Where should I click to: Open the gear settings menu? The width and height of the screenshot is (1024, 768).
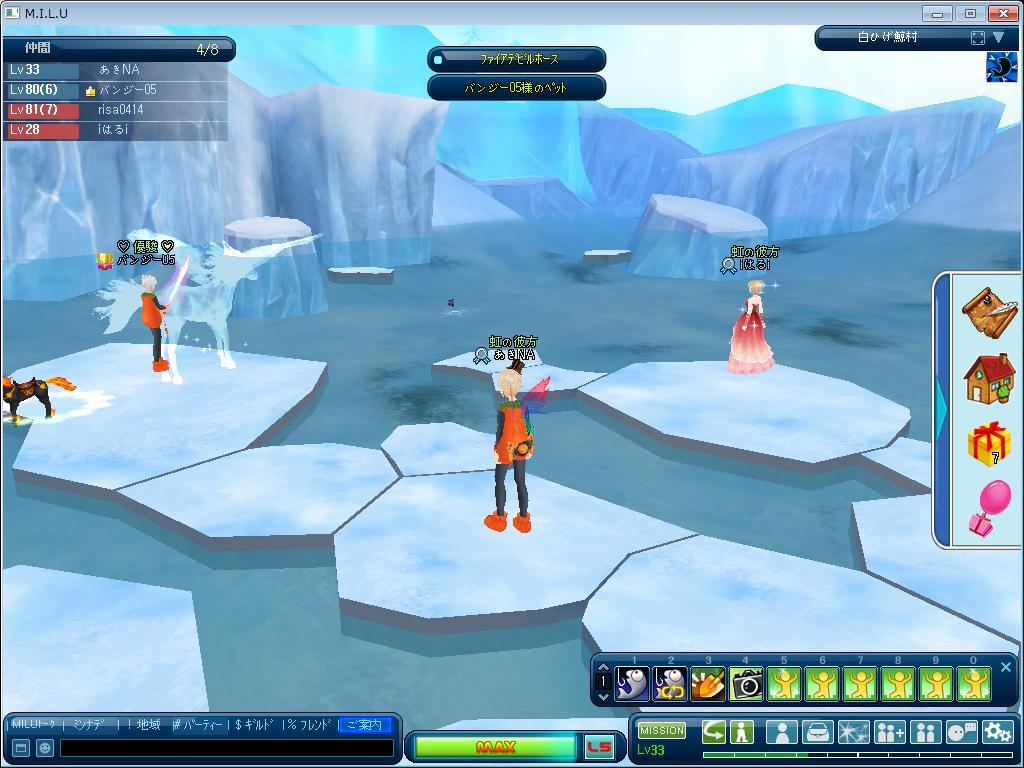pyautogui.click(x=997, y=732)
